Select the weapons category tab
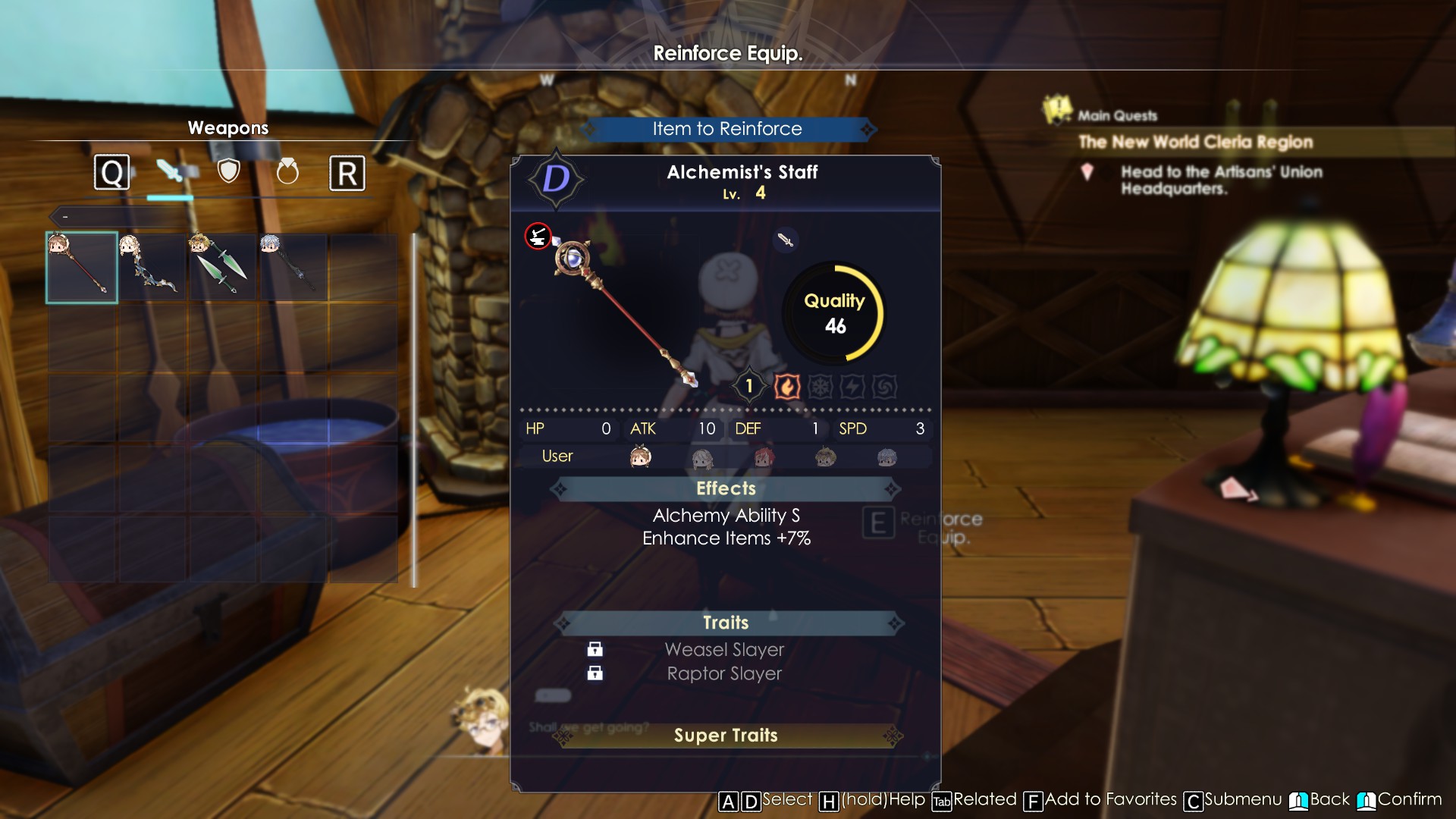This screenshot has height=819, width=1456. (x=171, y=172)
